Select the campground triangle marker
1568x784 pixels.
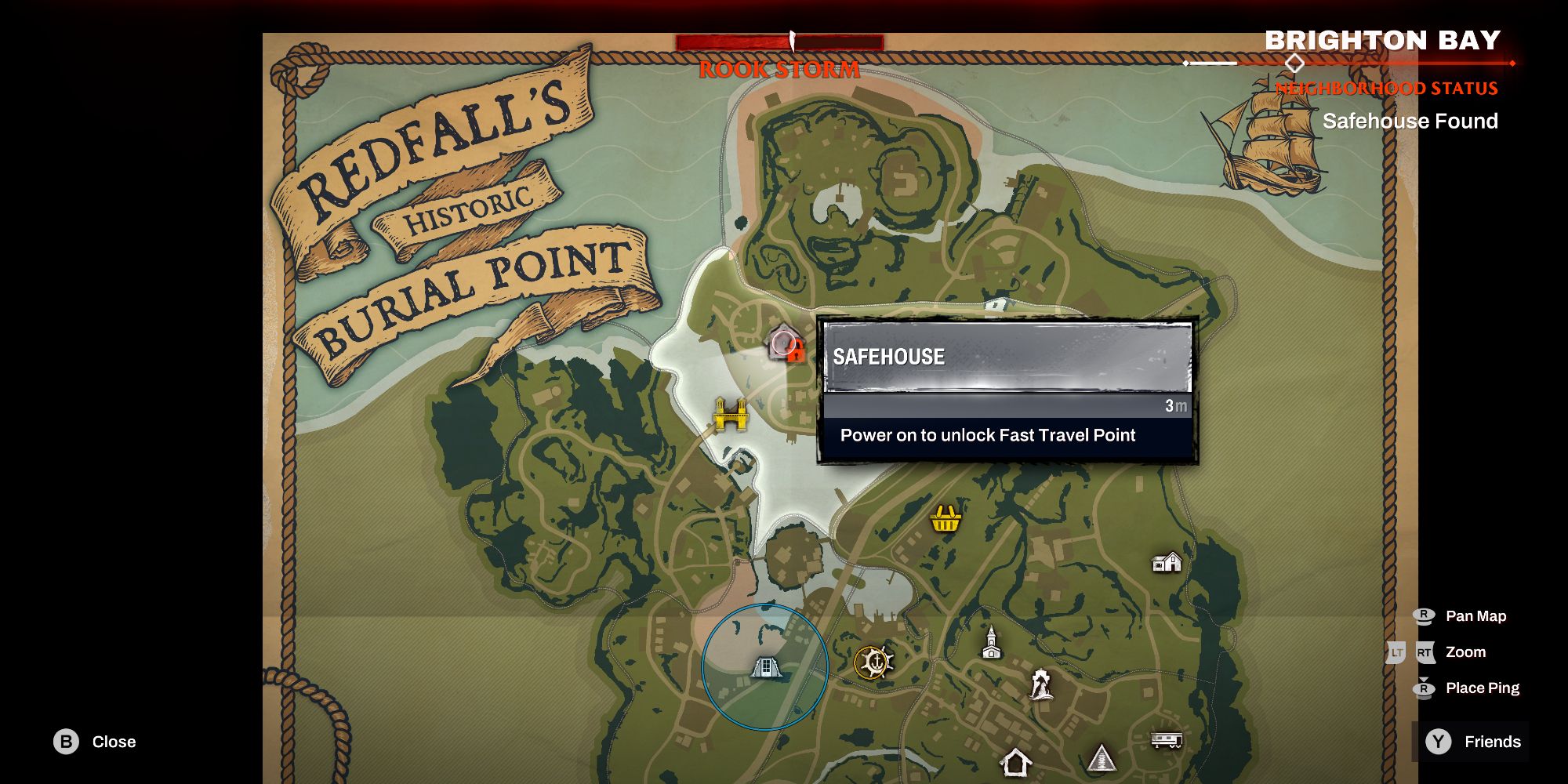(1101, 757)
